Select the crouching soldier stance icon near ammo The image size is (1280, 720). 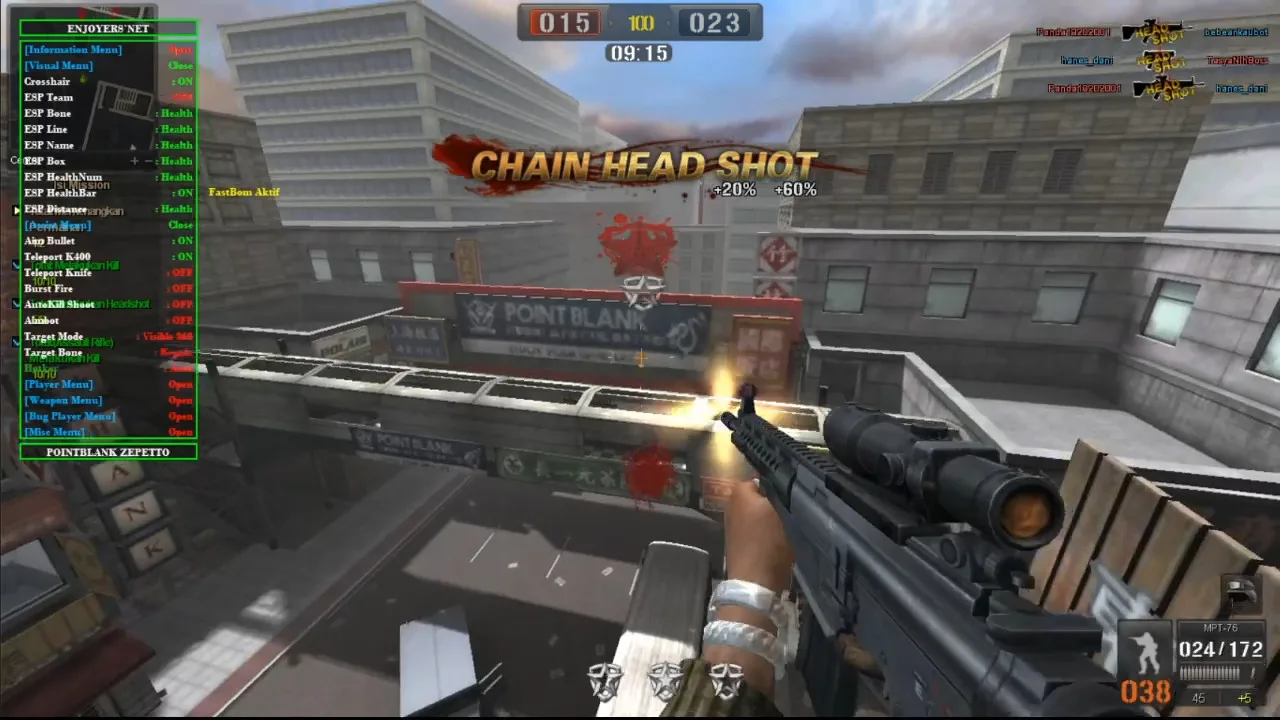click(x=1146, y=650)
